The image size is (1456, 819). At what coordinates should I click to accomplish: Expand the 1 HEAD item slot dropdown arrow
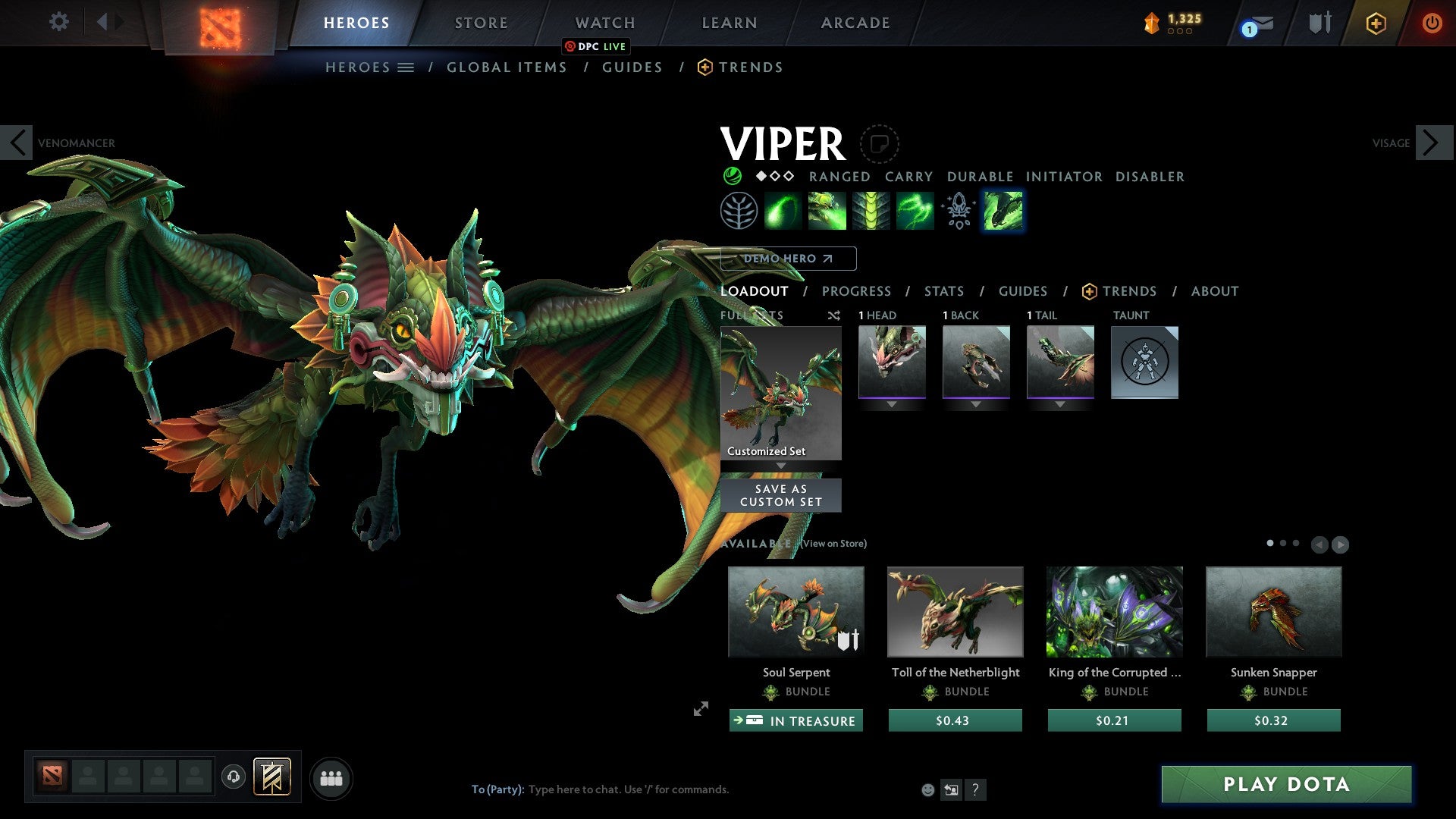(x=892, y=403)
